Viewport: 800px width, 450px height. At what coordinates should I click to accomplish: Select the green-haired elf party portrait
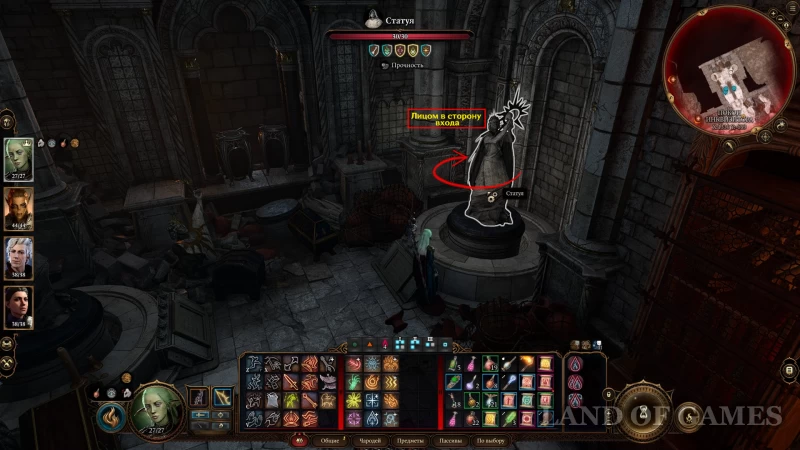click(x=19, y=158)
